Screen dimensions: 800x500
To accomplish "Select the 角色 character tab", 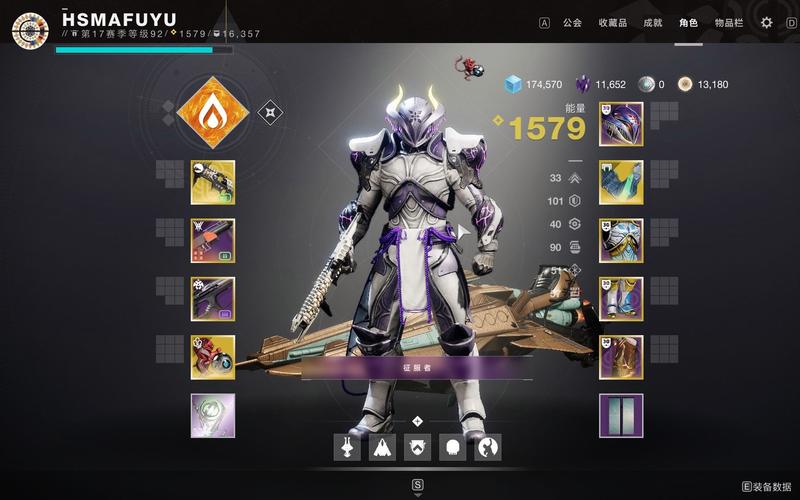I will 688,22.
